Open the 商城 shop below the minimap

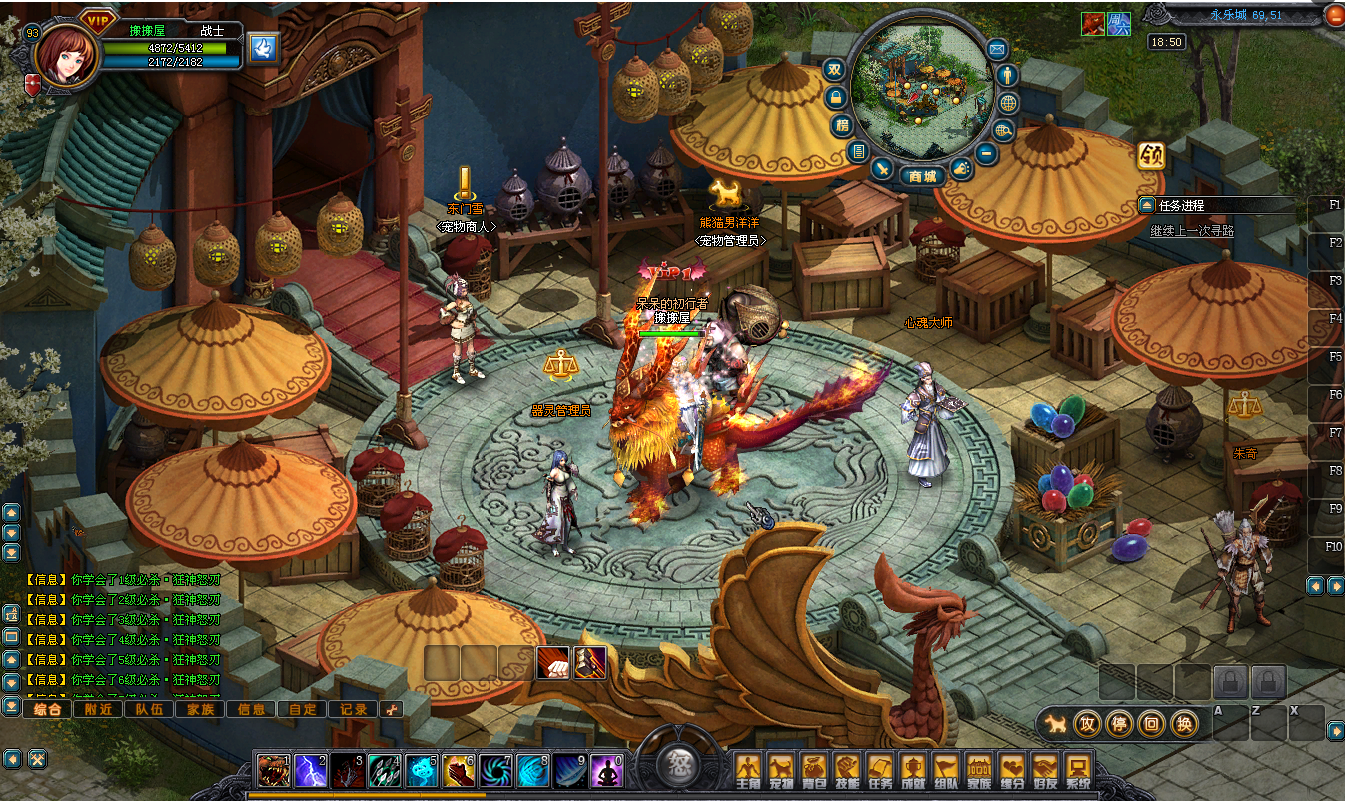pos(921,176)
